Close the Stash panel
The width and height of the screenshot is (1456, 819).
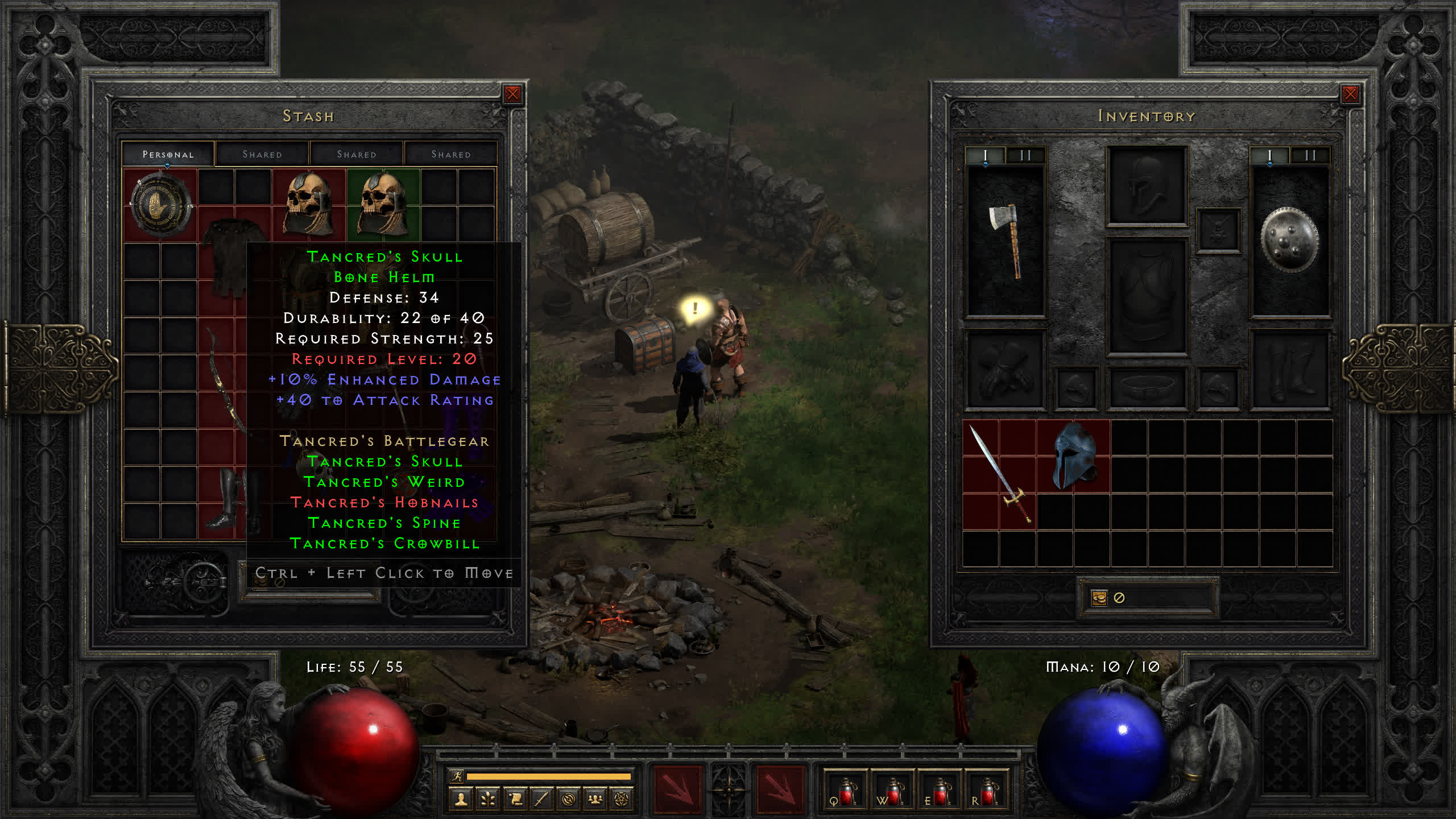point(512,94)
